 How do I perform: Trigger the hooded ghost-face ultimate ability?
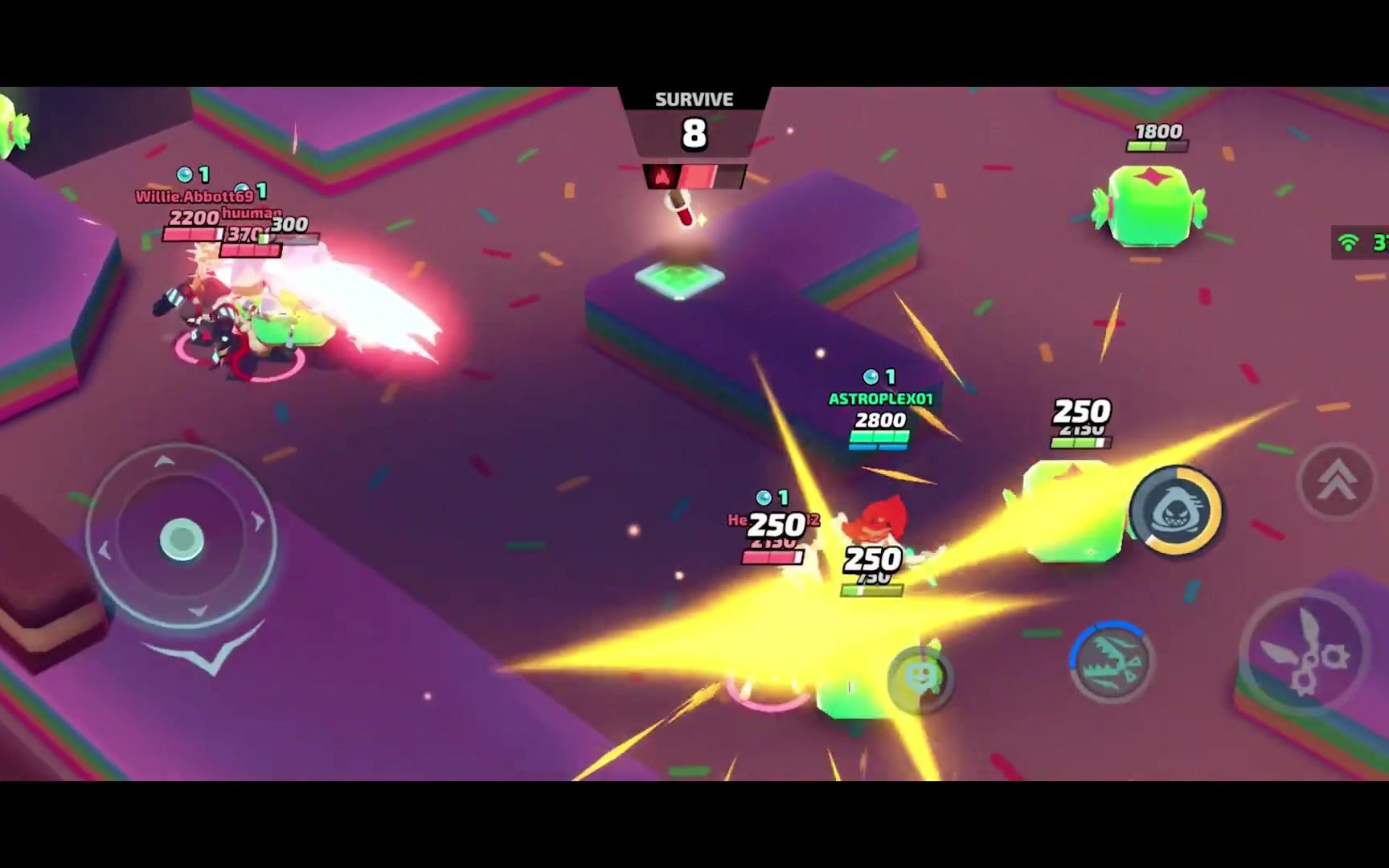pyautogui.click(x=1175, y=510)
